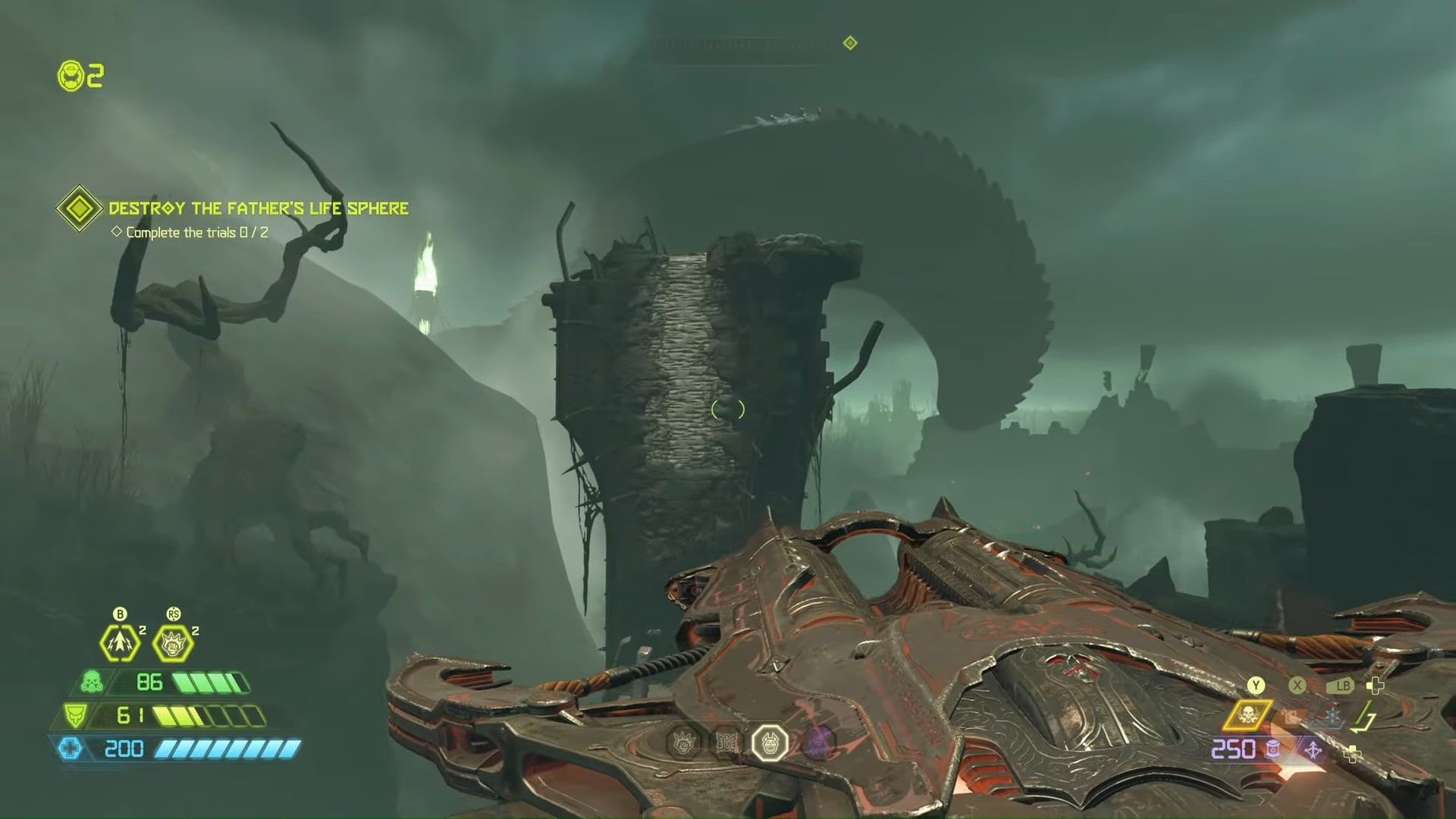Select the Blood Punch crown-fist icon
The image size is (1456, 819).
[173, 642]
